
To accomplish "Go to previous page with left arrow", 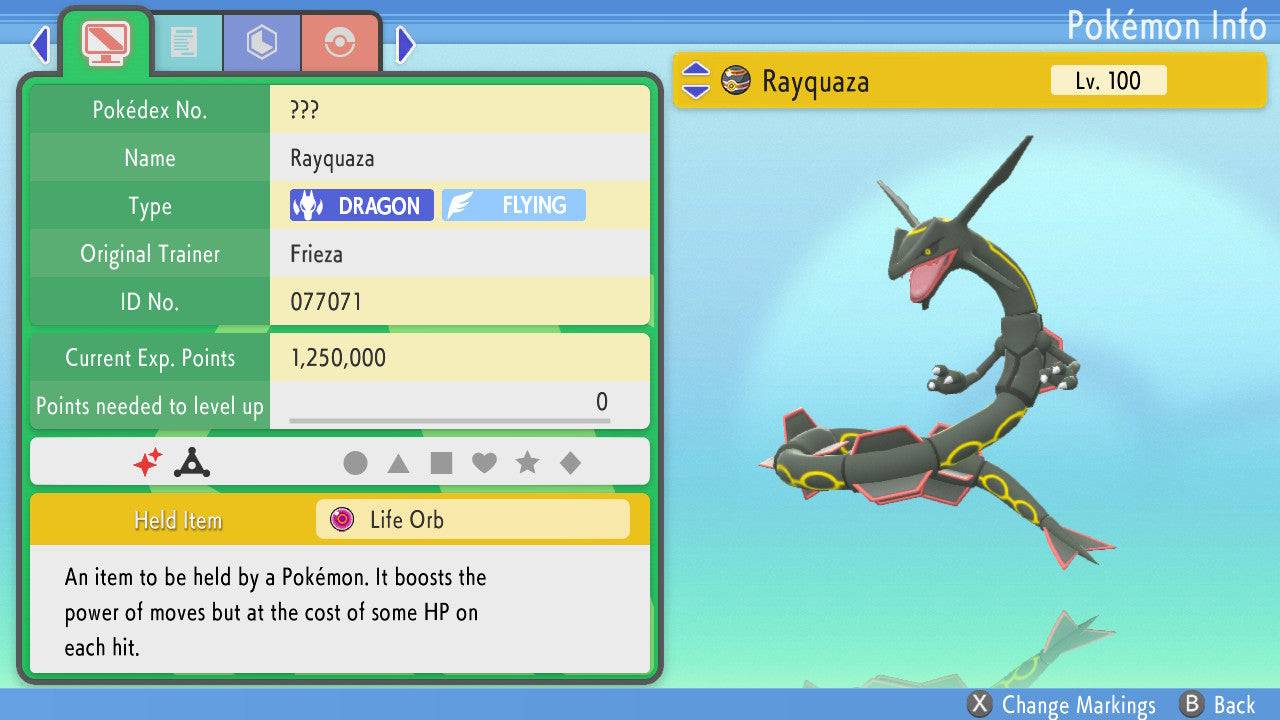I will pos(40,44).
